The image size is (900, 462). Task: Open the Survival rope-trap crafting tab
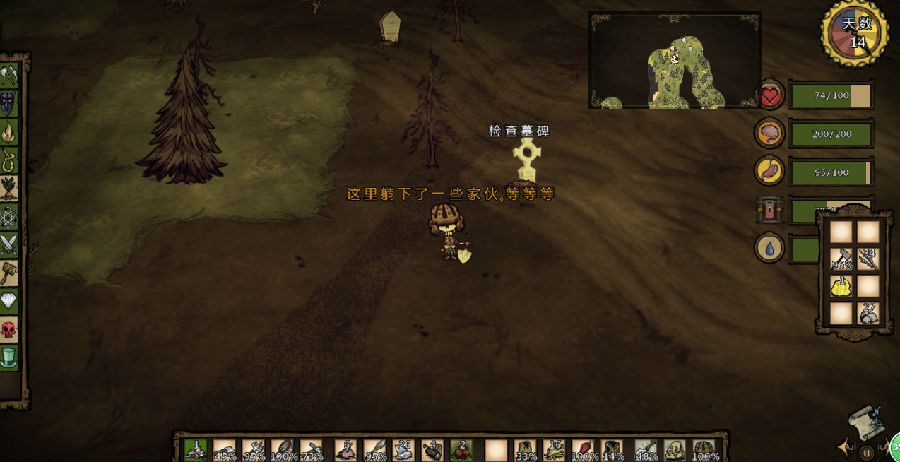(x=9, y=158)
